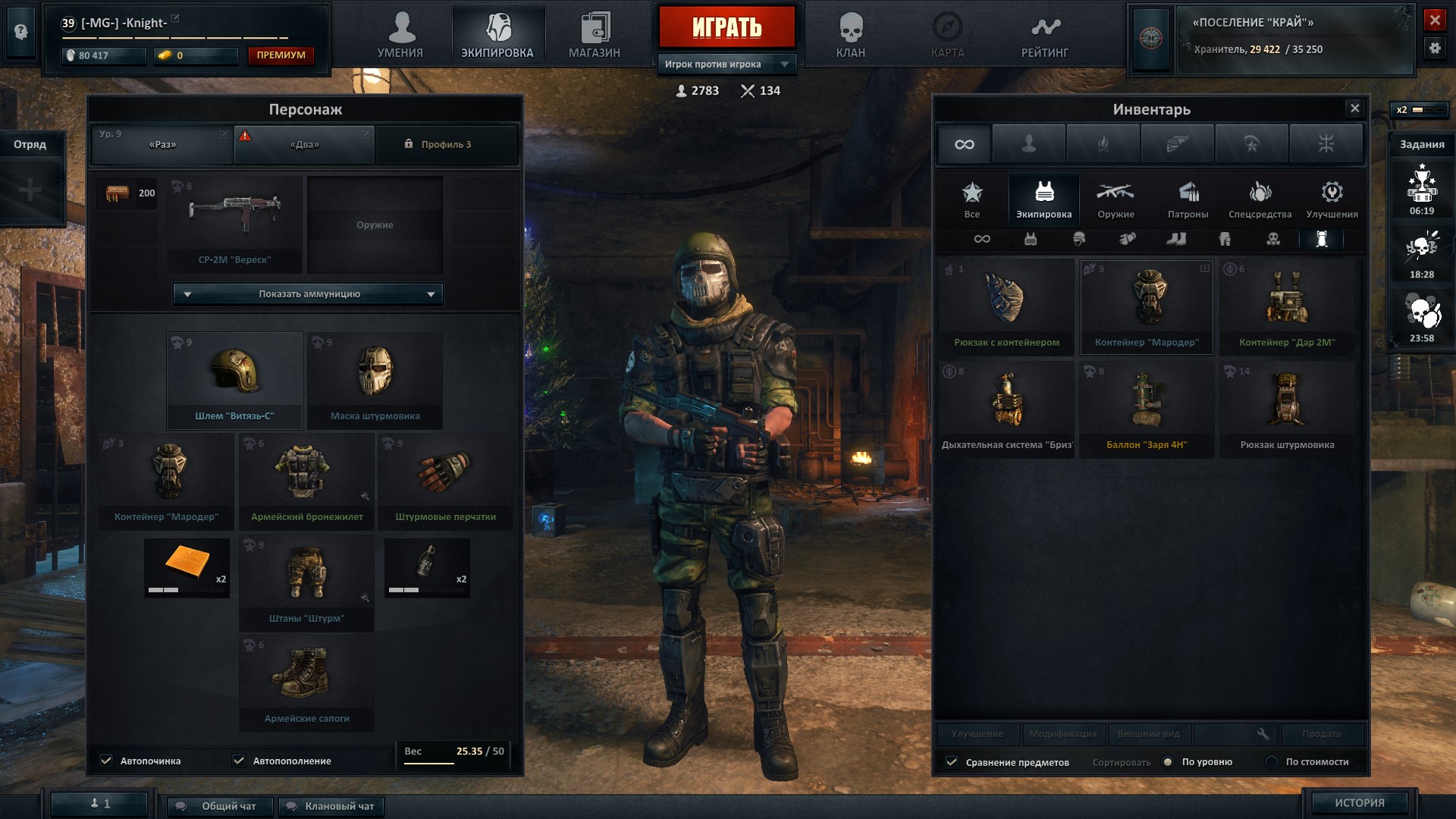Open the РЕЙТИНГ rankings menu
1456x819 pixels.
coord(1044,36)
